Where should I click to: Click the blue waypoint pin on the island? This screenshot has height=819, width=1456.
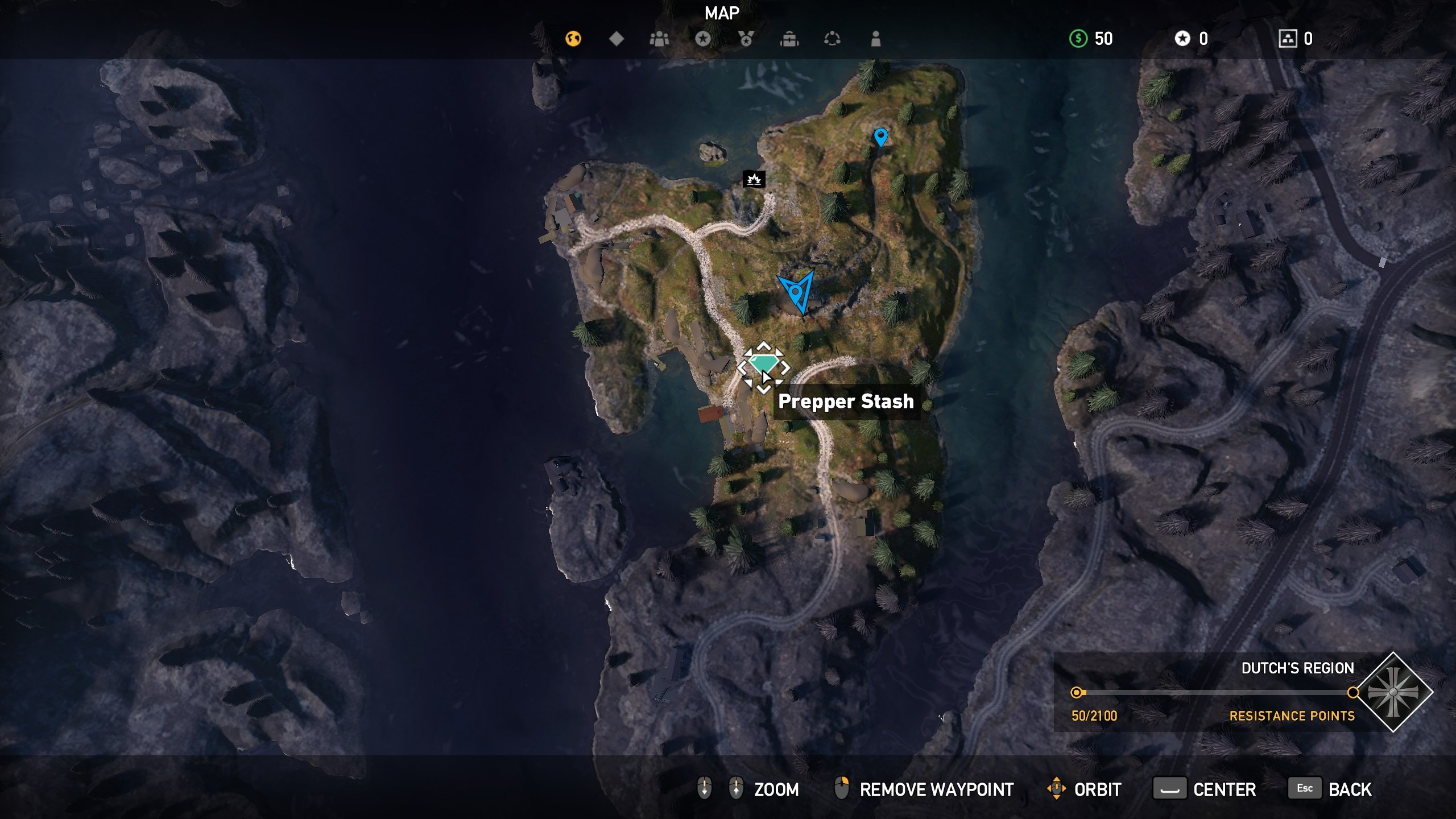coord(880,136)
